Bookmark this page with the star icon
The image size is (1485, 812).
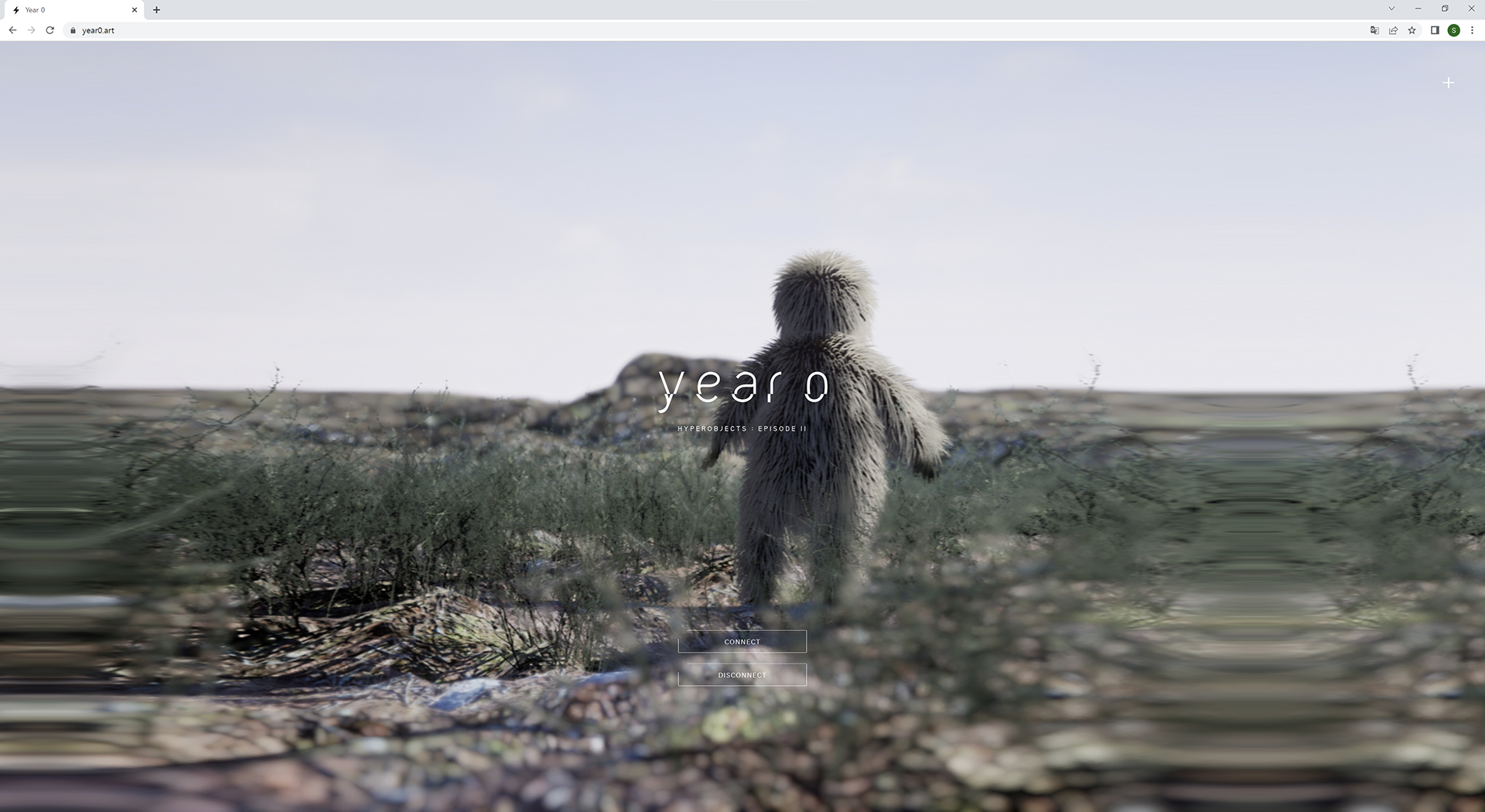pyautogui.click(x=1412, y=30)
